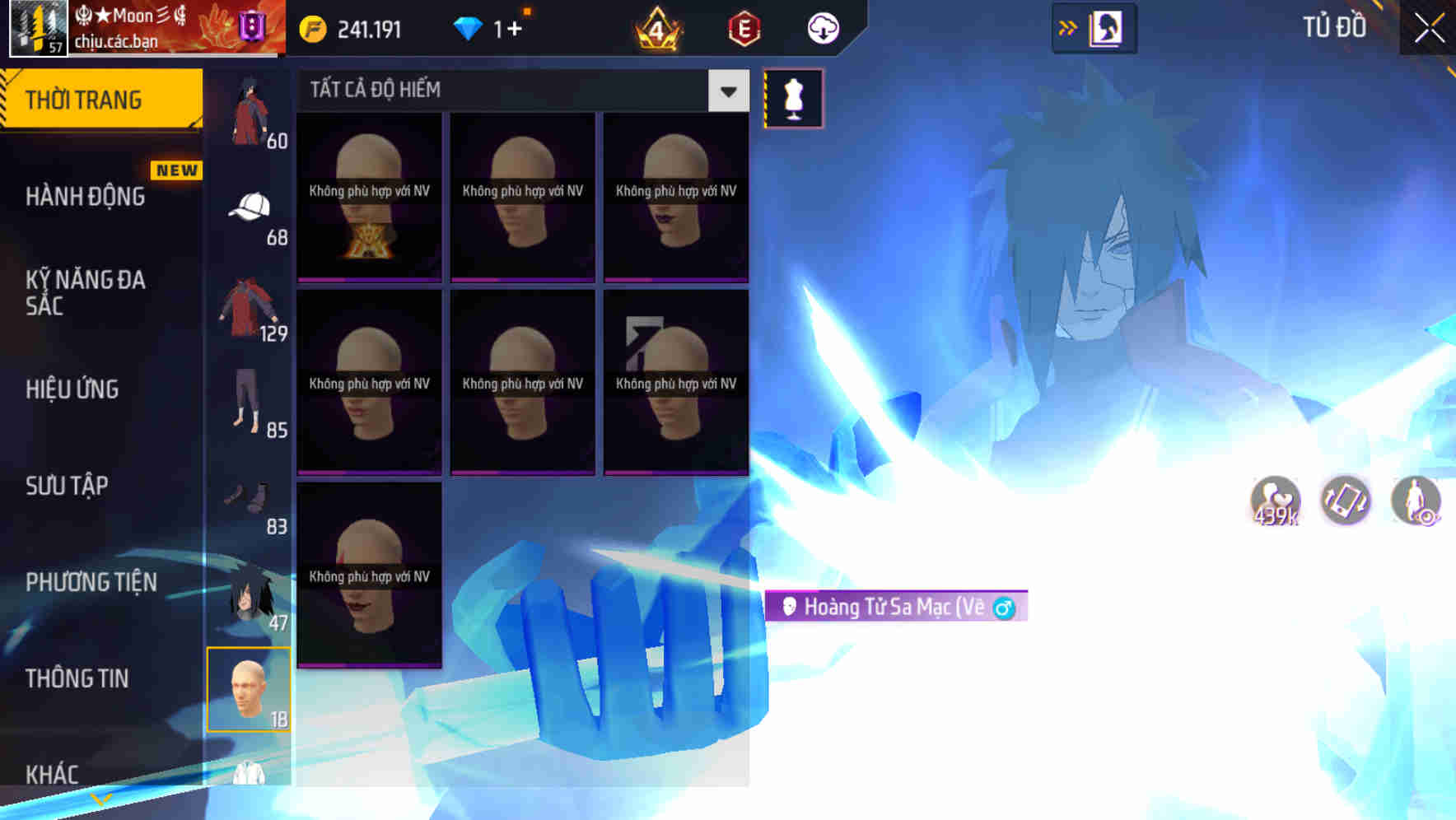Select the head slot in the equipment list
The image size is (1456, 820).
point(250,689)
